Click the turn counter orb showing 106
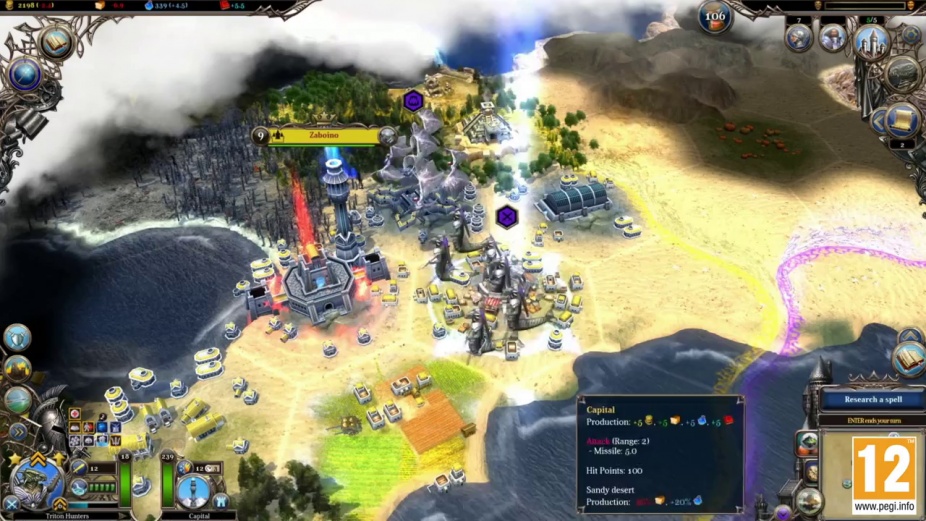Image resolution: width=926 pixels, height=521 pixels. pos(715,16)
